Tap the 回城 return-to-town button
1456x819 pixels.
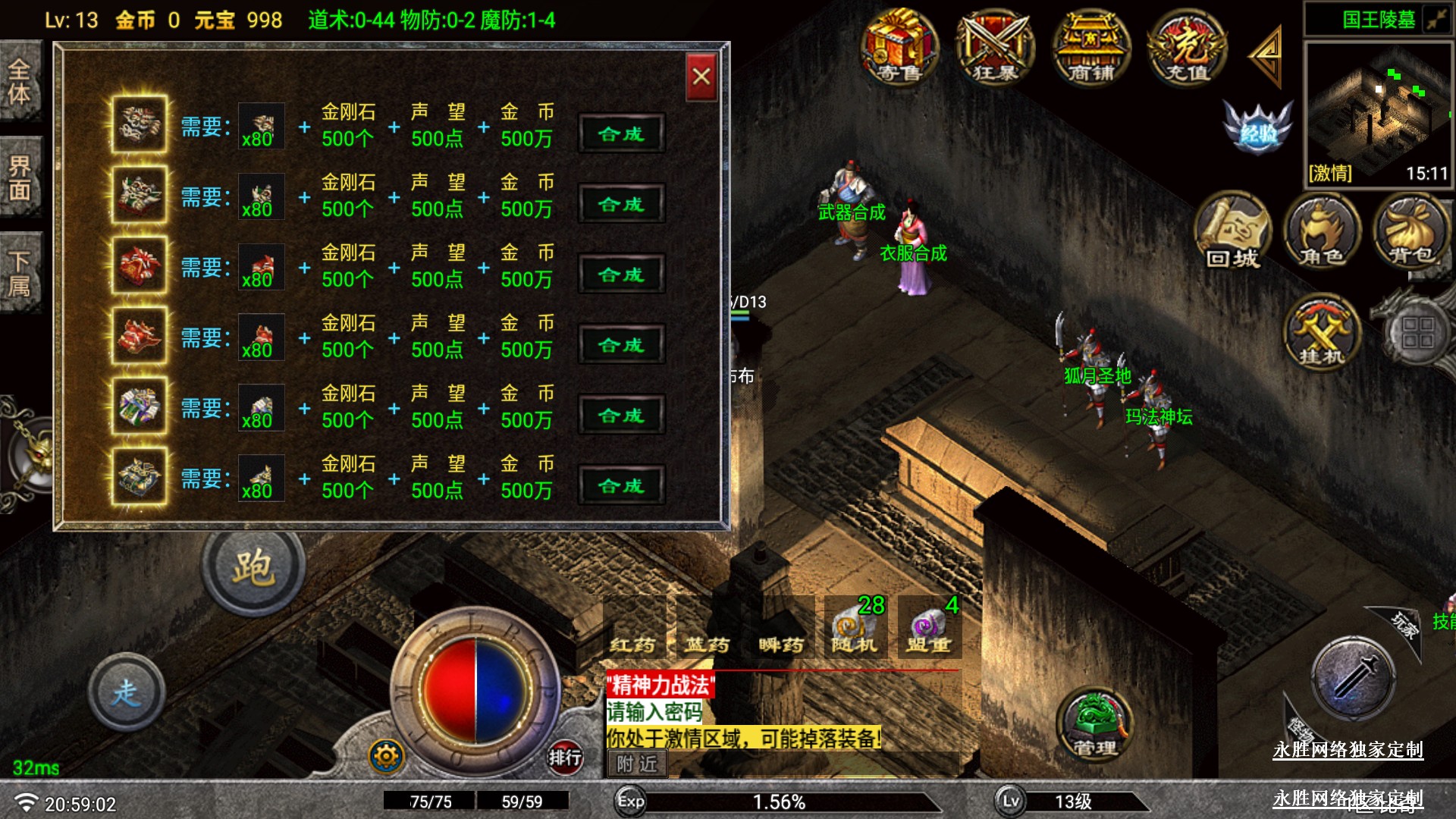coord(1233,233)
